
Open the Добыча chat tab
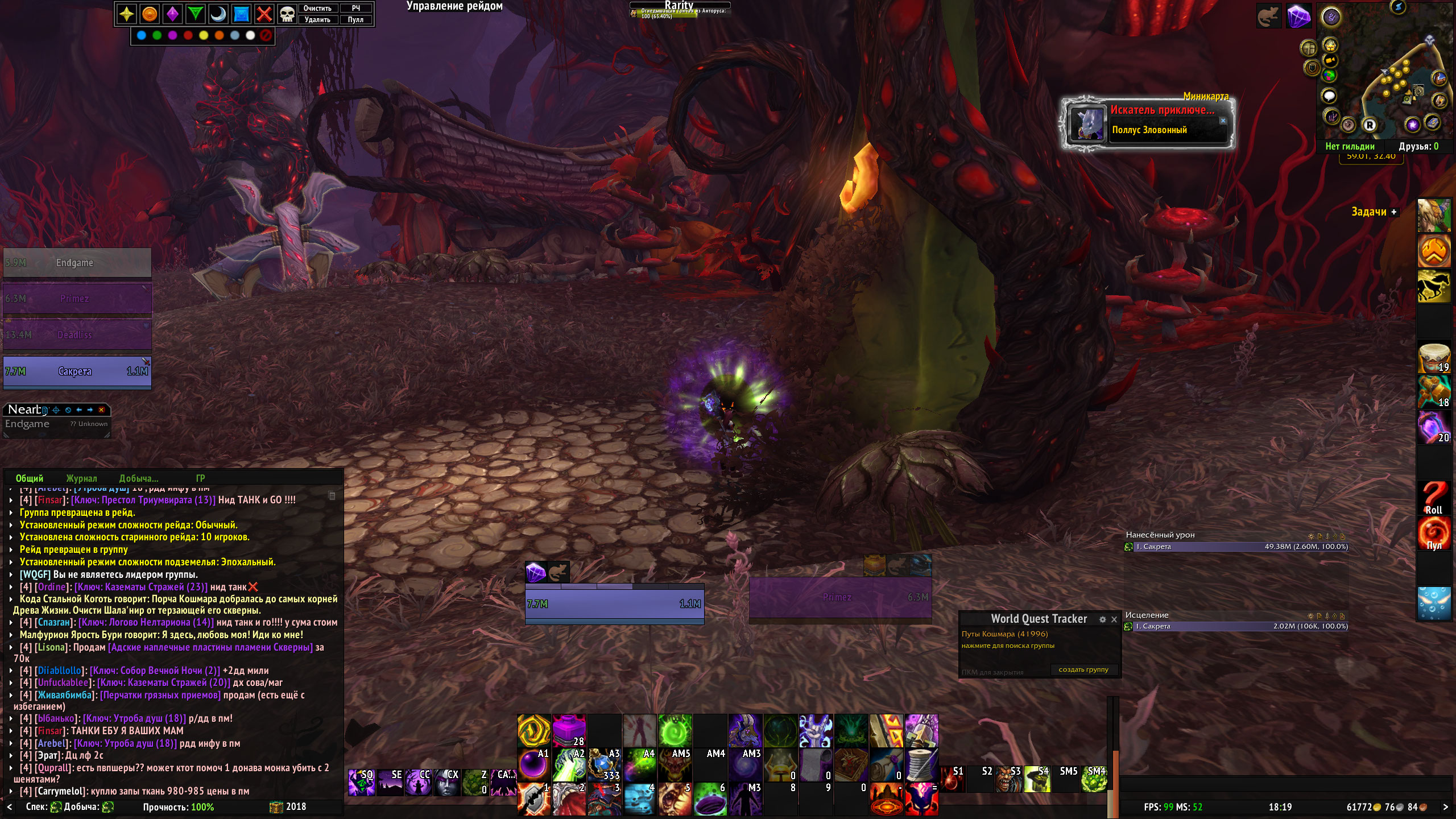tap(138, 478)
